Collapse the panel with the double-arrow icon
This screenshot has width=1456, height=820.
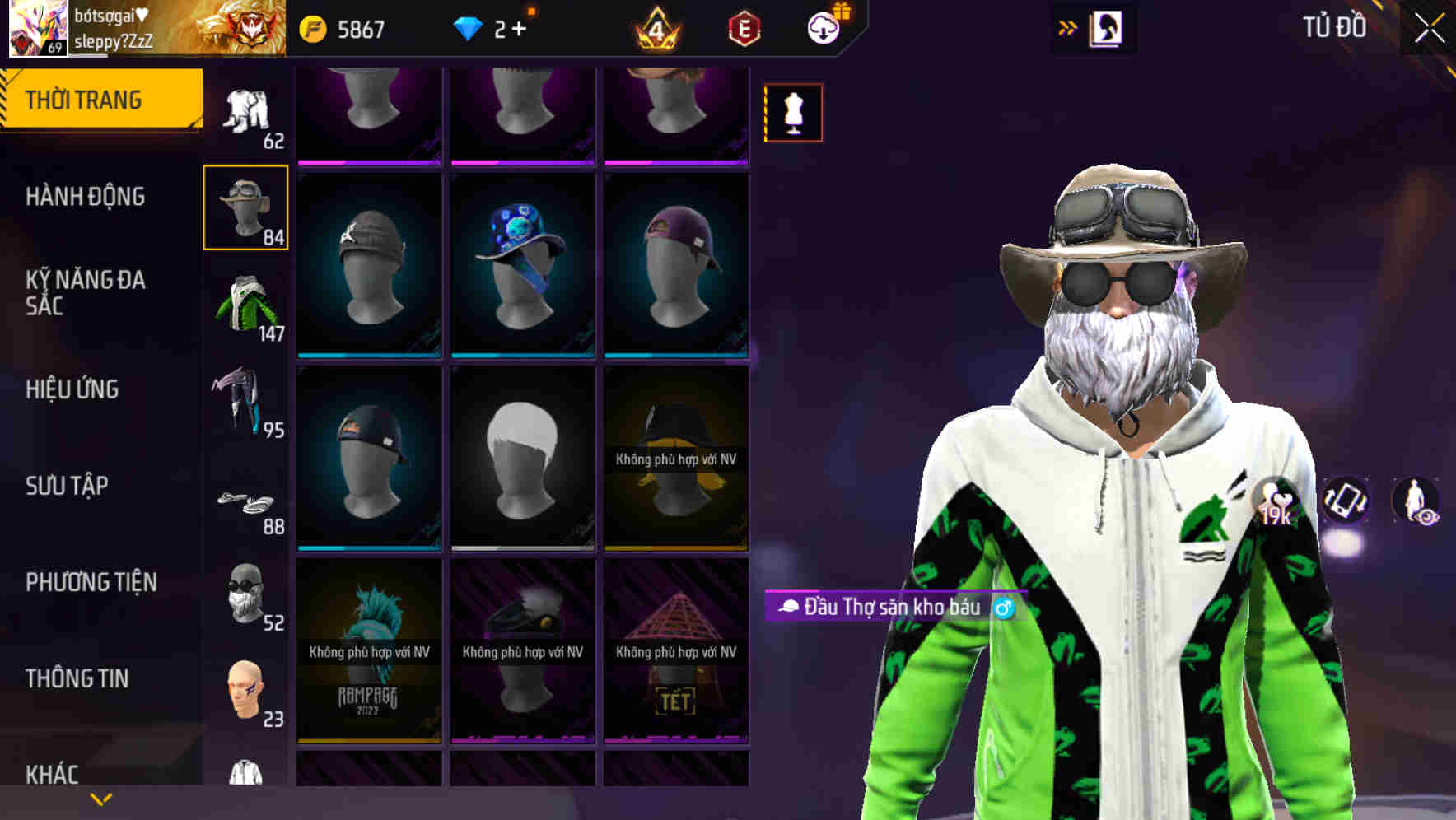pos(1066,27)
